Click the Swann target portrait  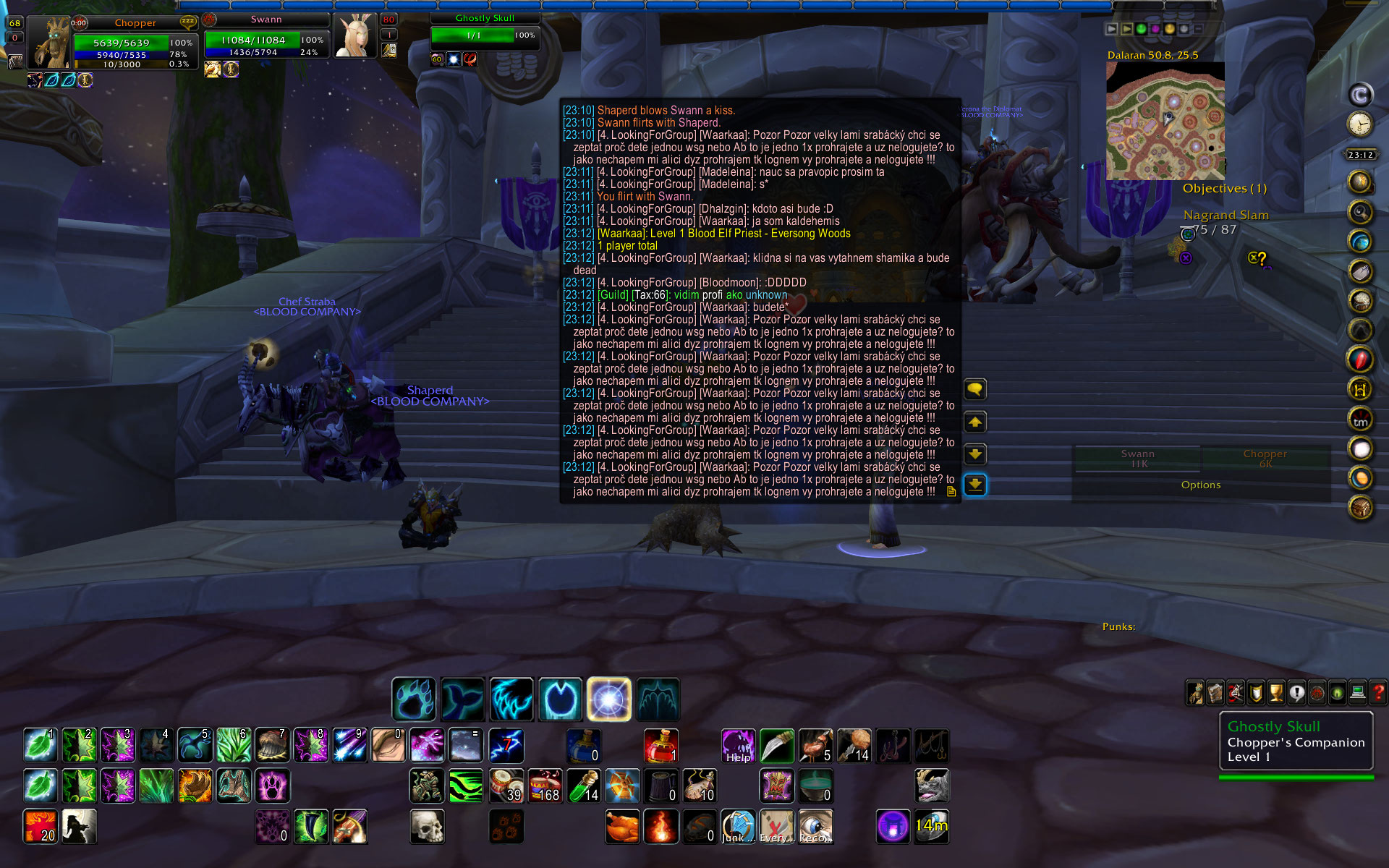click(354, 36)
